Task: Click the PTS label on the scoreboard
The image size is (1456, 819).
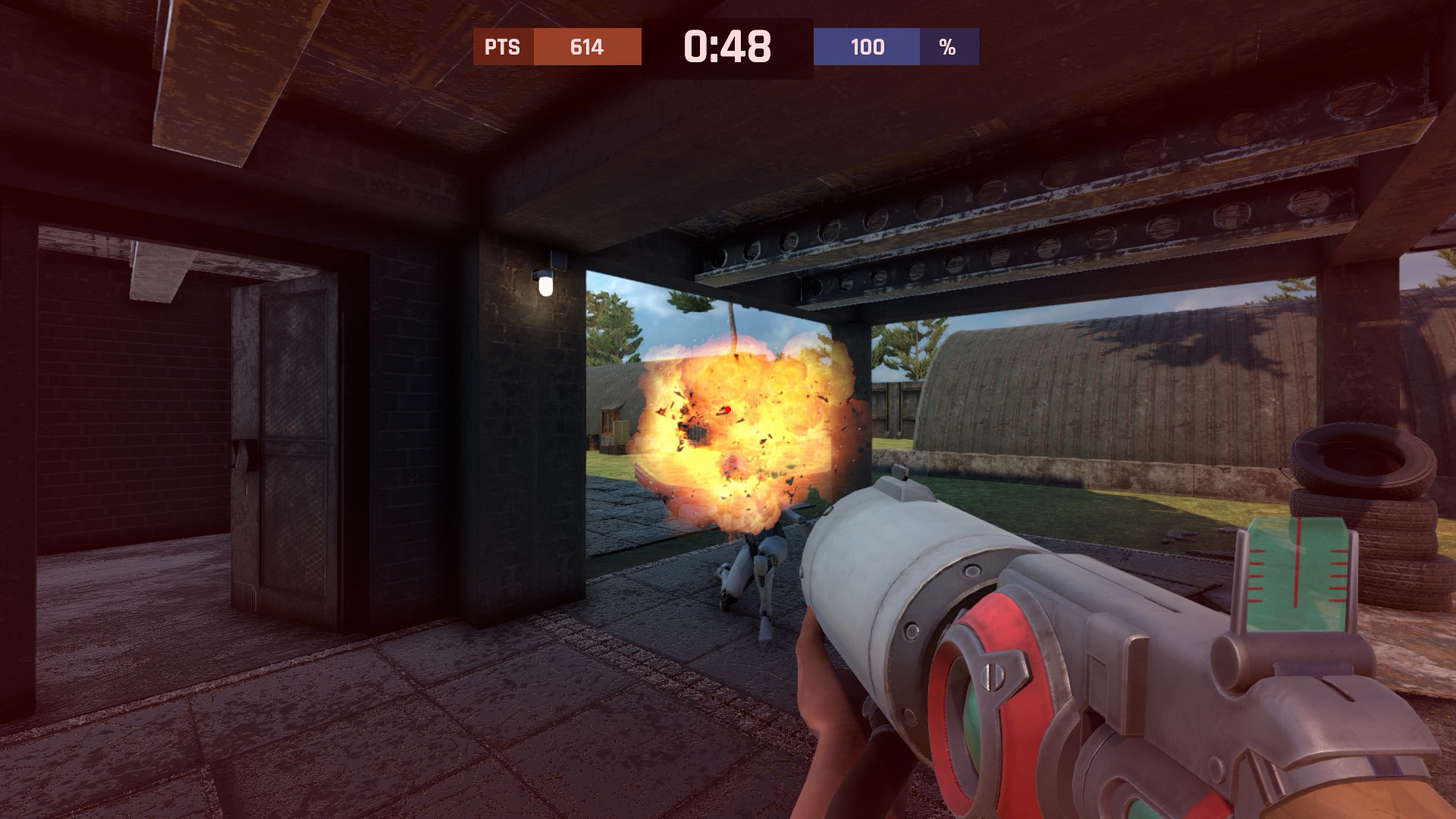Action: tap(501, 48)
